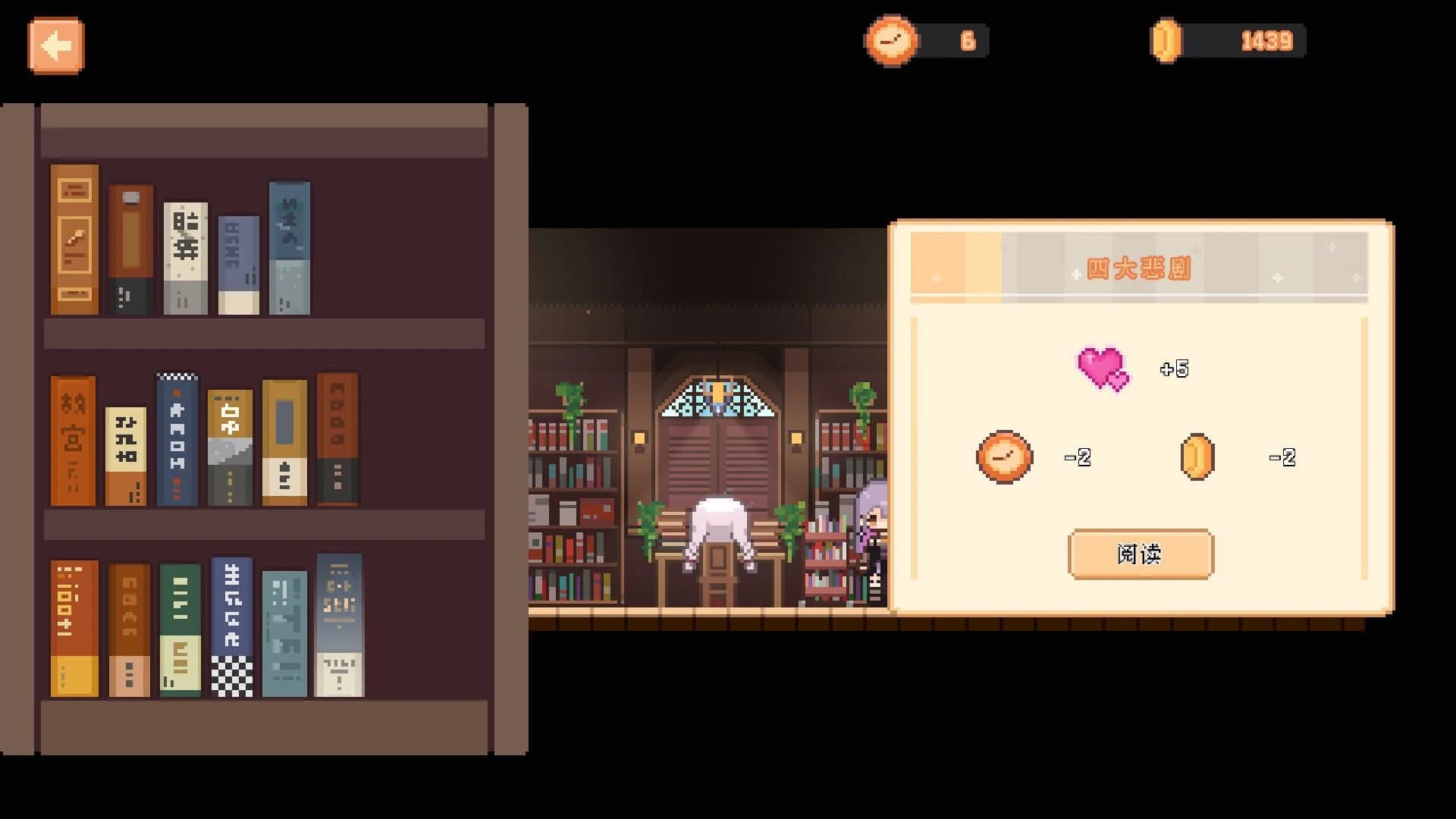Click the clock icon in the top bar
This screenshot has height=819, width=1456.
(x=893, y=41)
